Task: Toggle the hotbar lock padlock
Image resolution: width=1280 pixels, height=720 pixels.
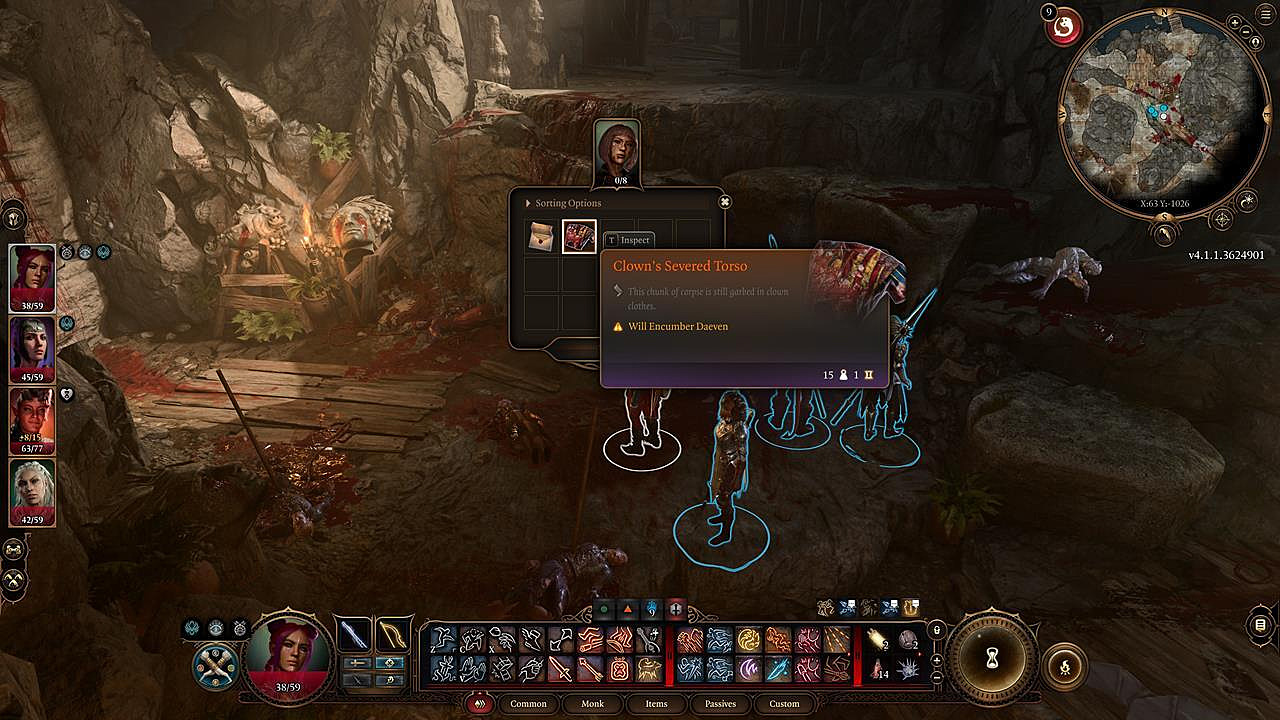Action: tap(936, 630)
